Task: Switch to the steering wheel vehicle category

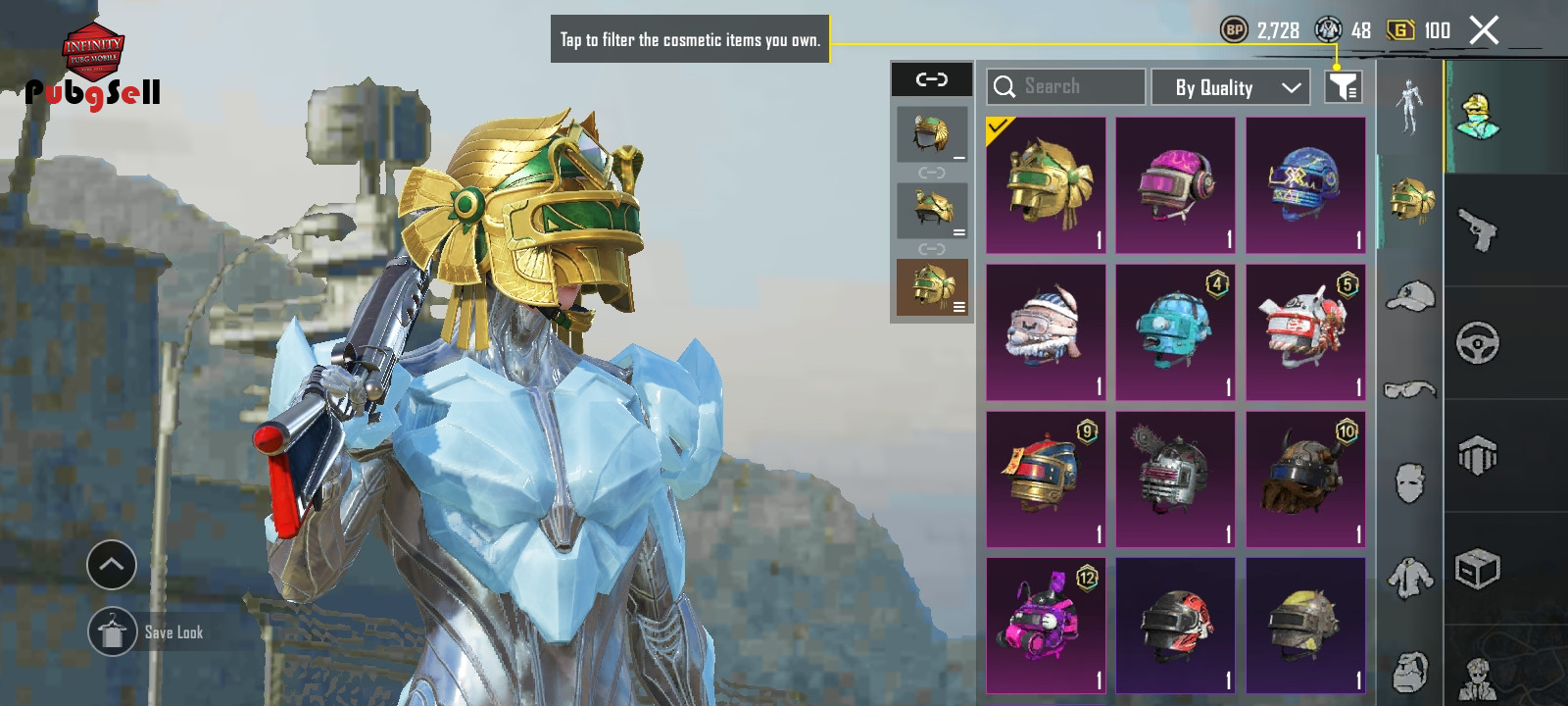Action: pos(1477,343)
